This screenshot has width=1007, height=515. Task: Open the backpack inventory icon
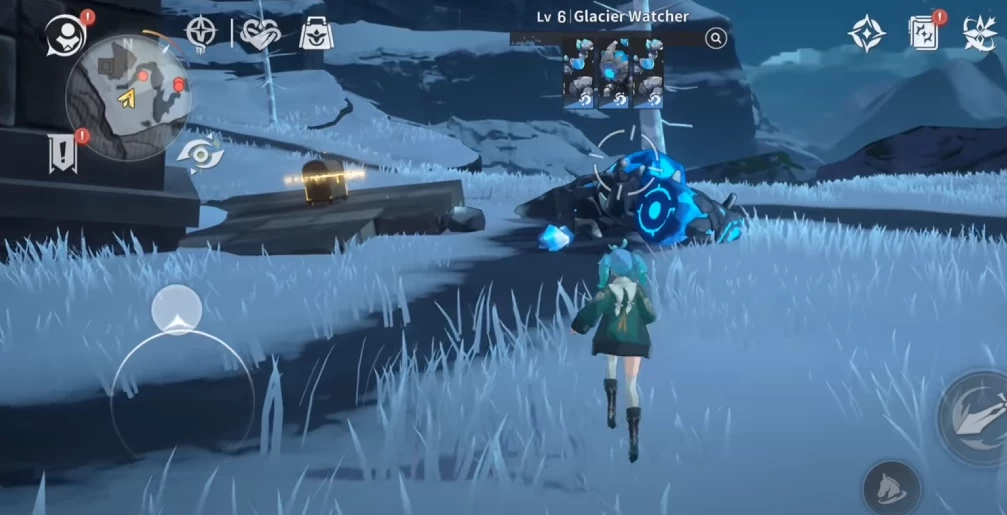[316, 34]
